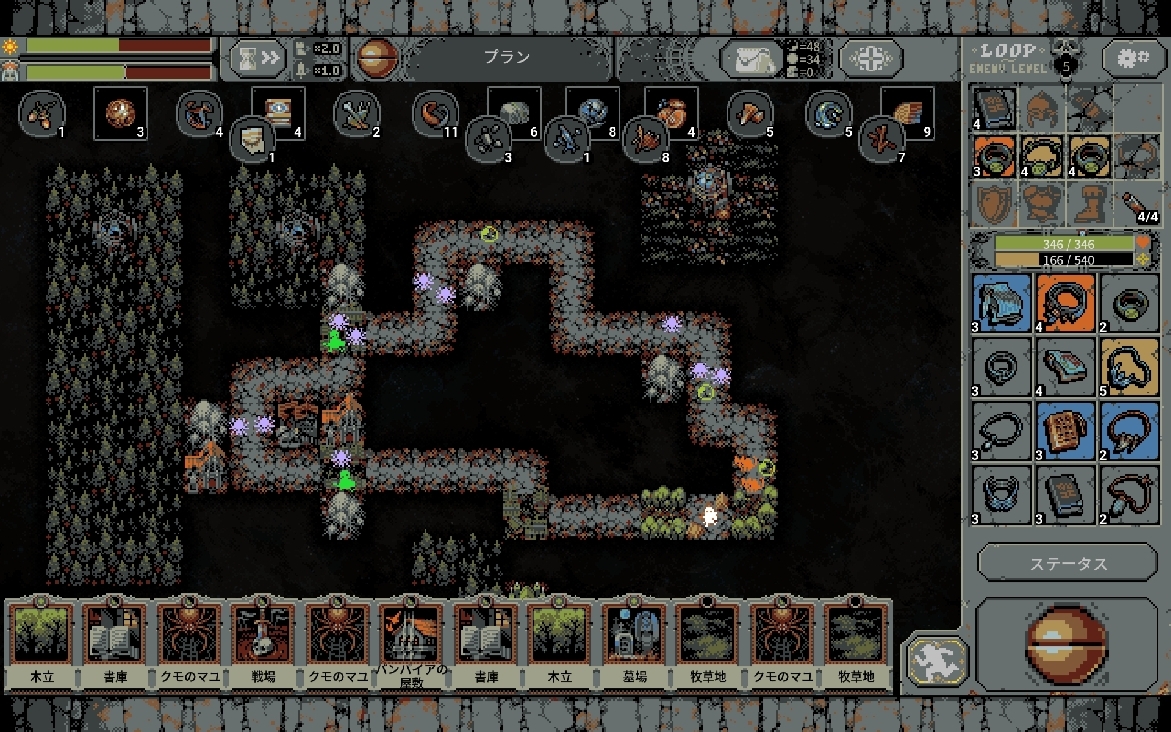Activate the large orb button under ステータス

(x=1067, y=644)
